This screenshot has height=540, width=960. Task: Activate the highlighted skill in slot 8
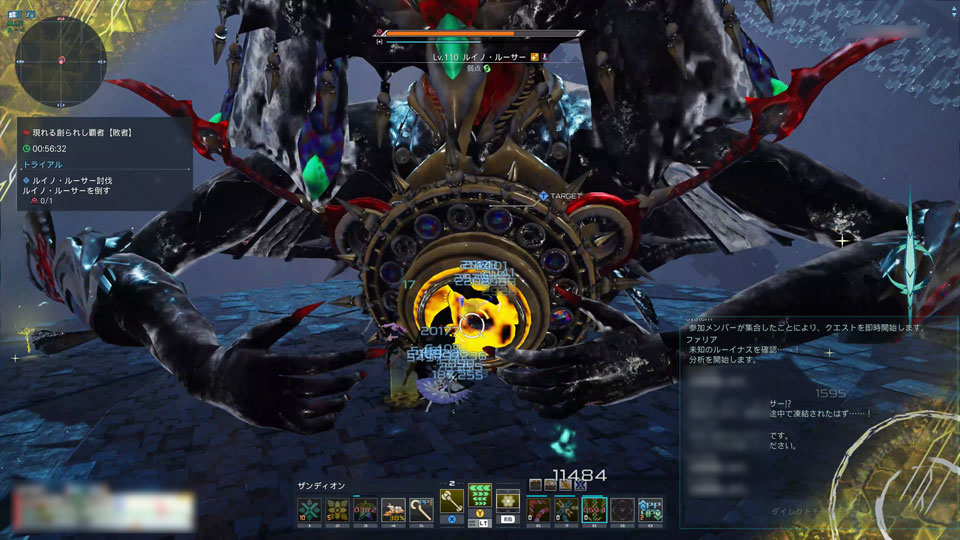[594, 509]
